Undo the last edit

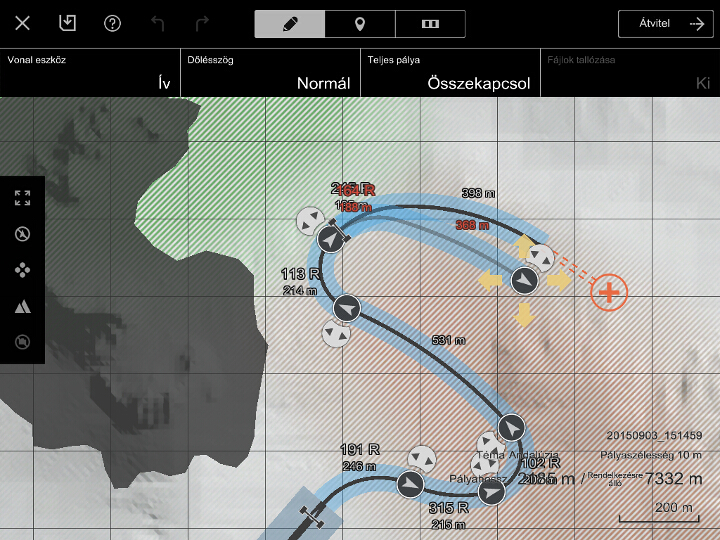point(157,23)
